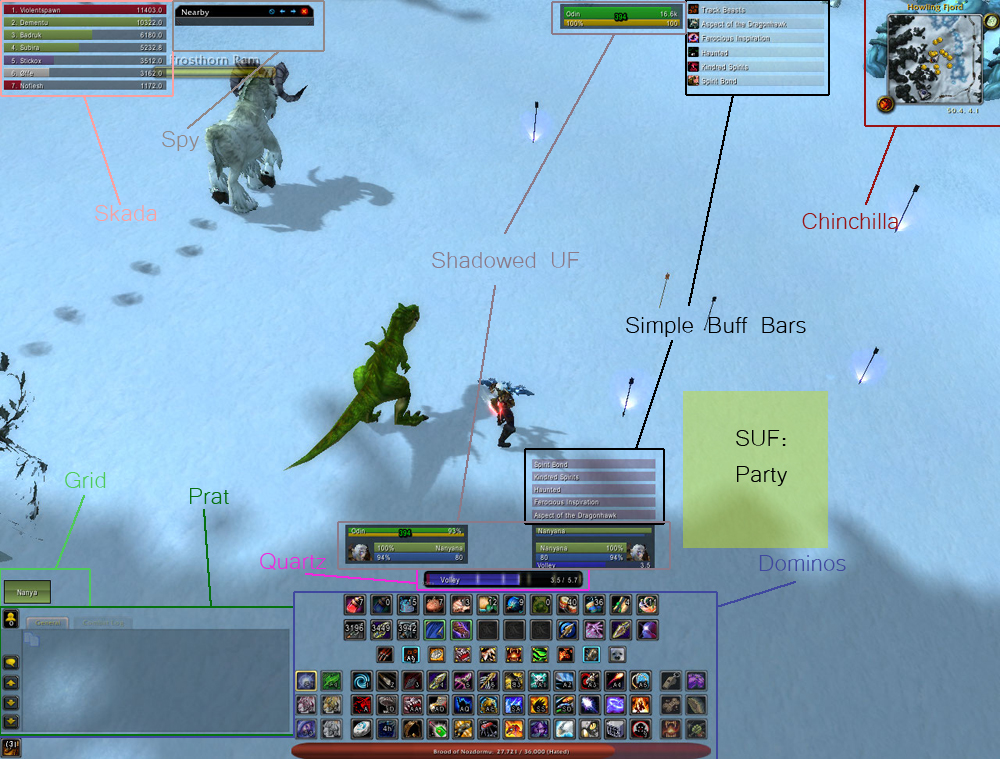Toggle the round tracking button on the minimap
Image resolution: width=1000 pixels, height=759 pixels.
(x=886, y=104)
